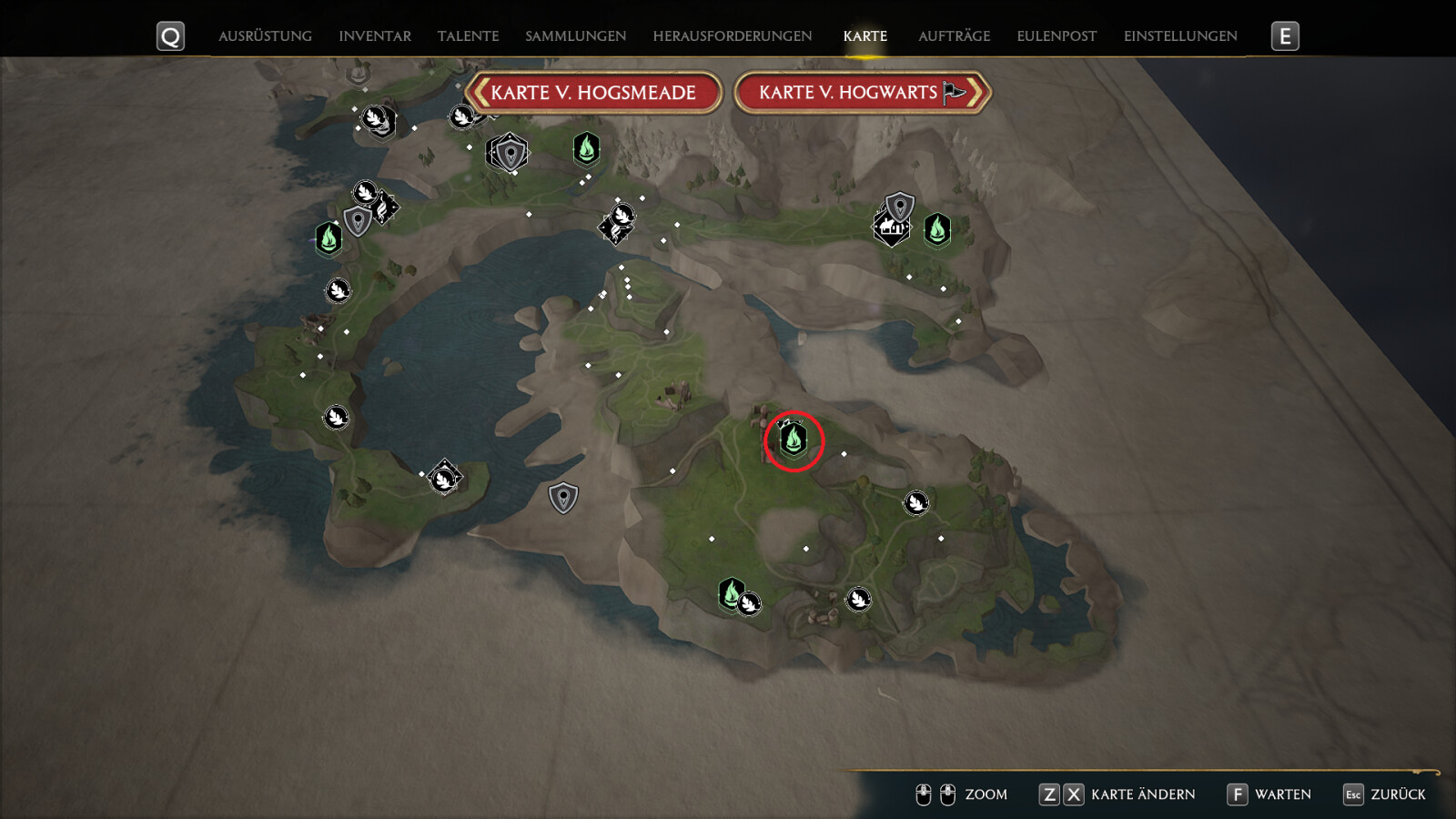Select the red-circled Floo flame marker
The width and height of the screenshot is (1456, 819).
[x=794, y=440]
